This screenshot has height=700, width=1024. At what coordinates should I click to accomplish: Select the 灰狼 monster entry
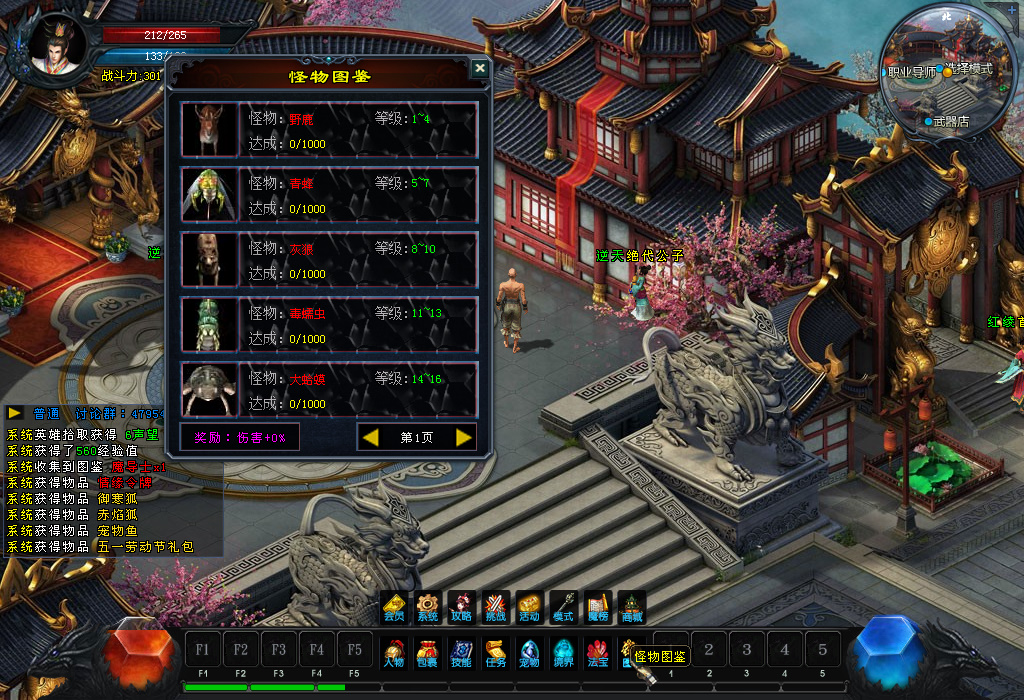coord(328,260)
